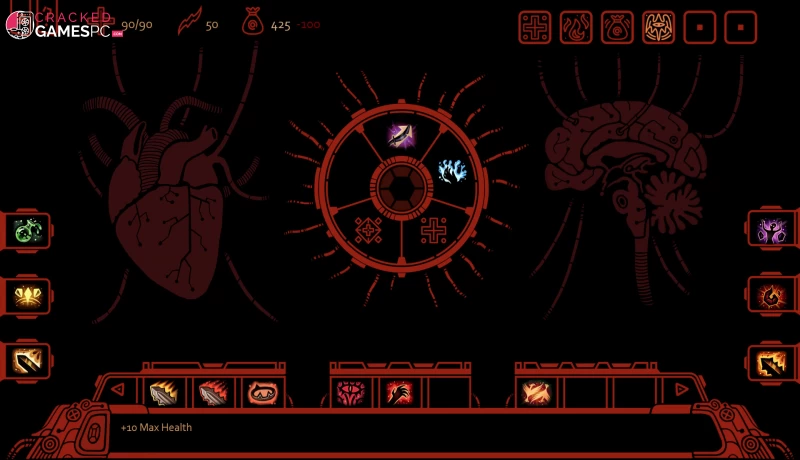The width and height of the screenshot is (800, 460).
Task: Select the purple arrow skill in the wheel
Action: tap(401, 134)
